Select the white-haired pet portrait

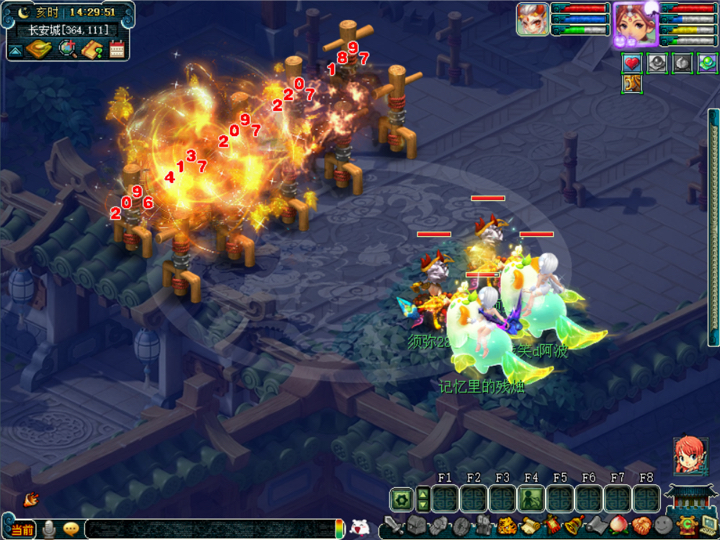tap(532, 19)
